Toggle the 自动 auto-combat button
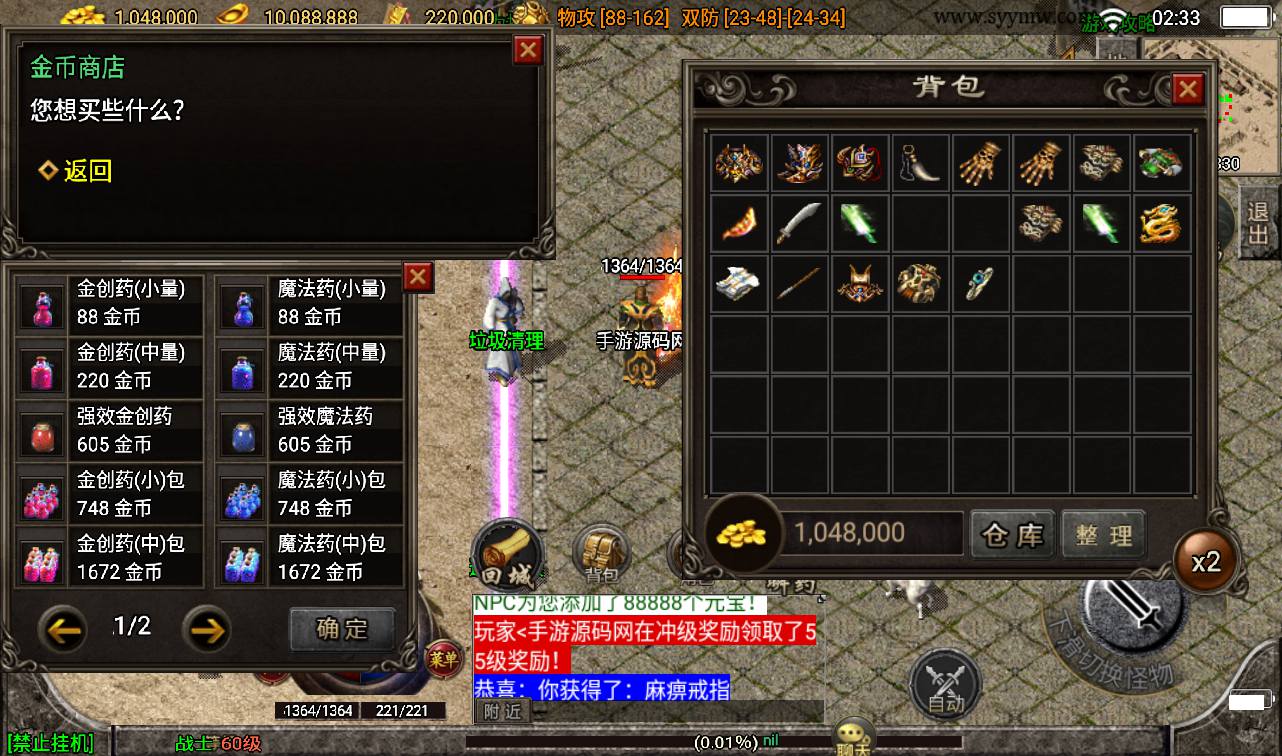 [x=945, y=685]
